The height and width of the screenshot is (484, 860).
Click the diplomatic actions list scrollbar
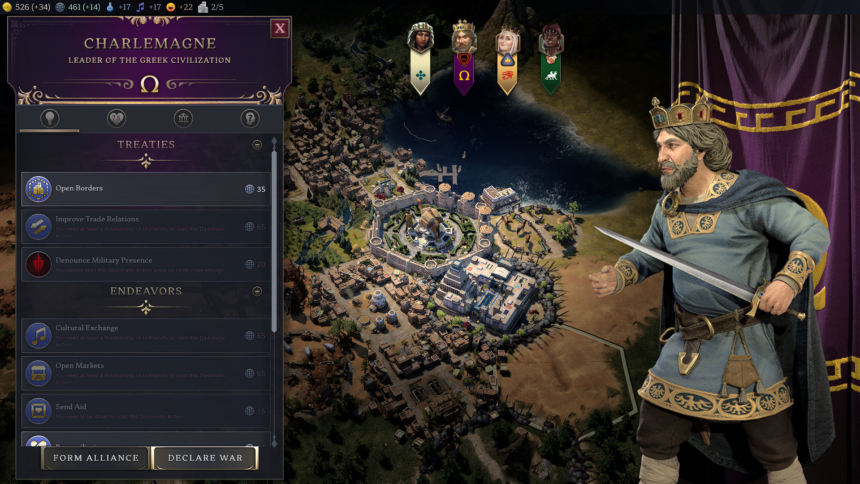click(275, 250)
